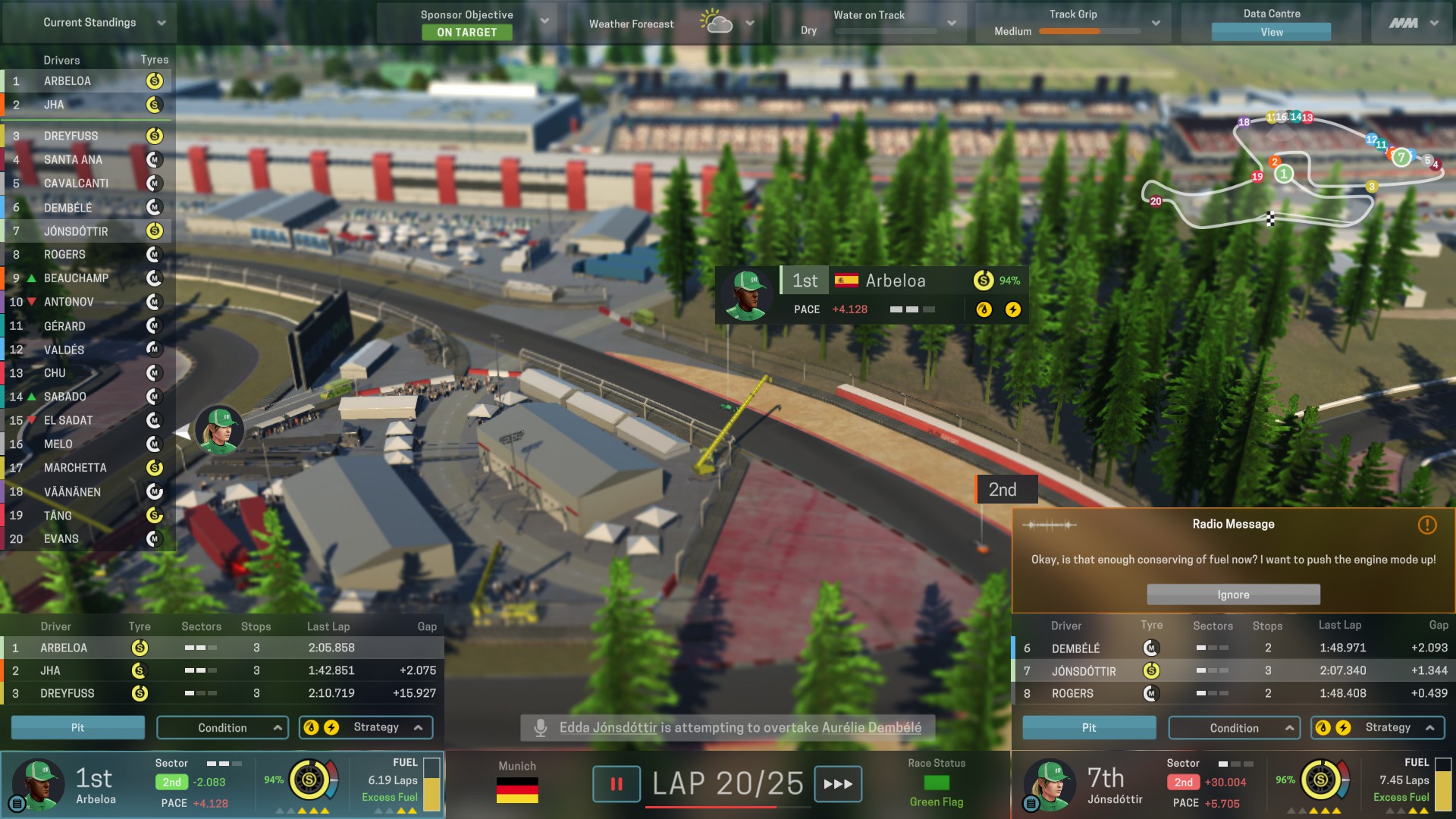Open Jónsdóttir's Strategy panel

[1378, 727]
